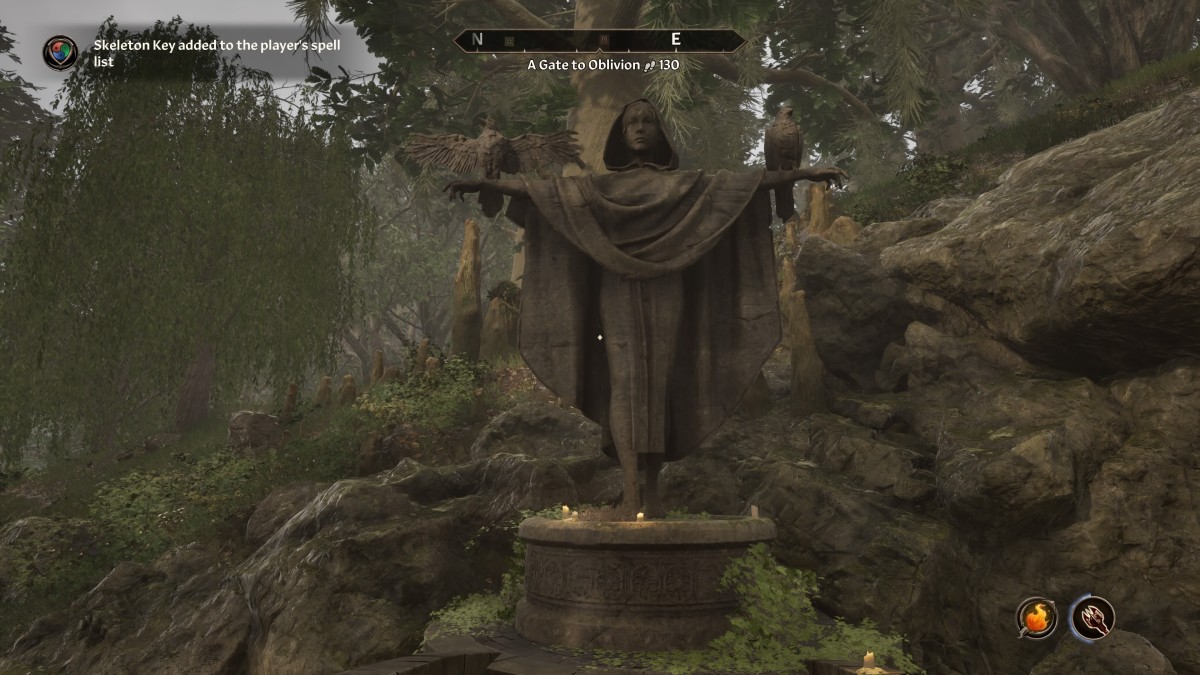
Task: Activate the clawed hand power icon
Action: tap(1092, 617)
